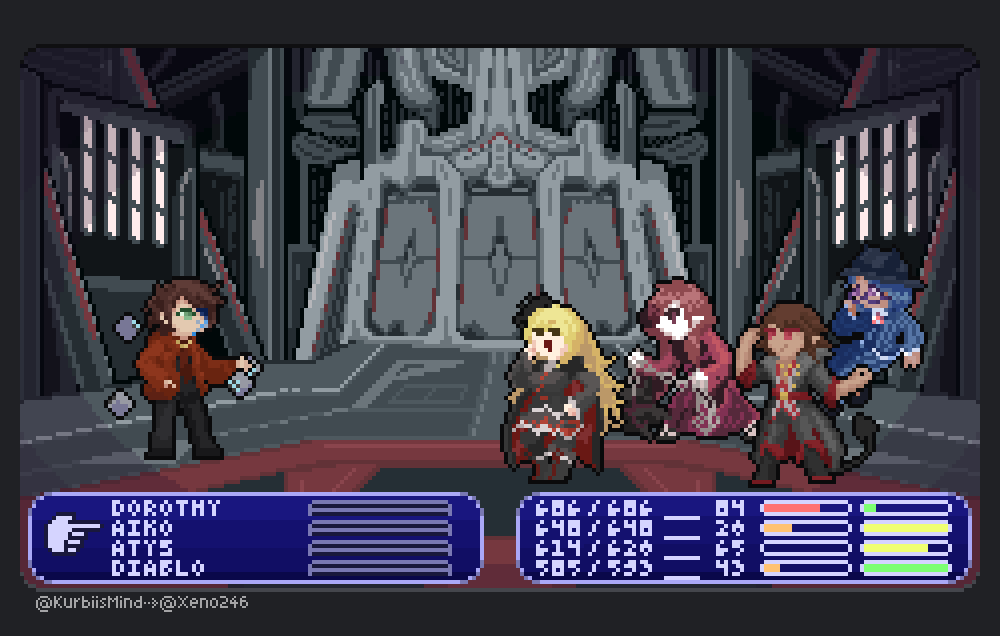Pick ATYS from the battle name list
The image size is (1000, 636).
pos(142,548)
